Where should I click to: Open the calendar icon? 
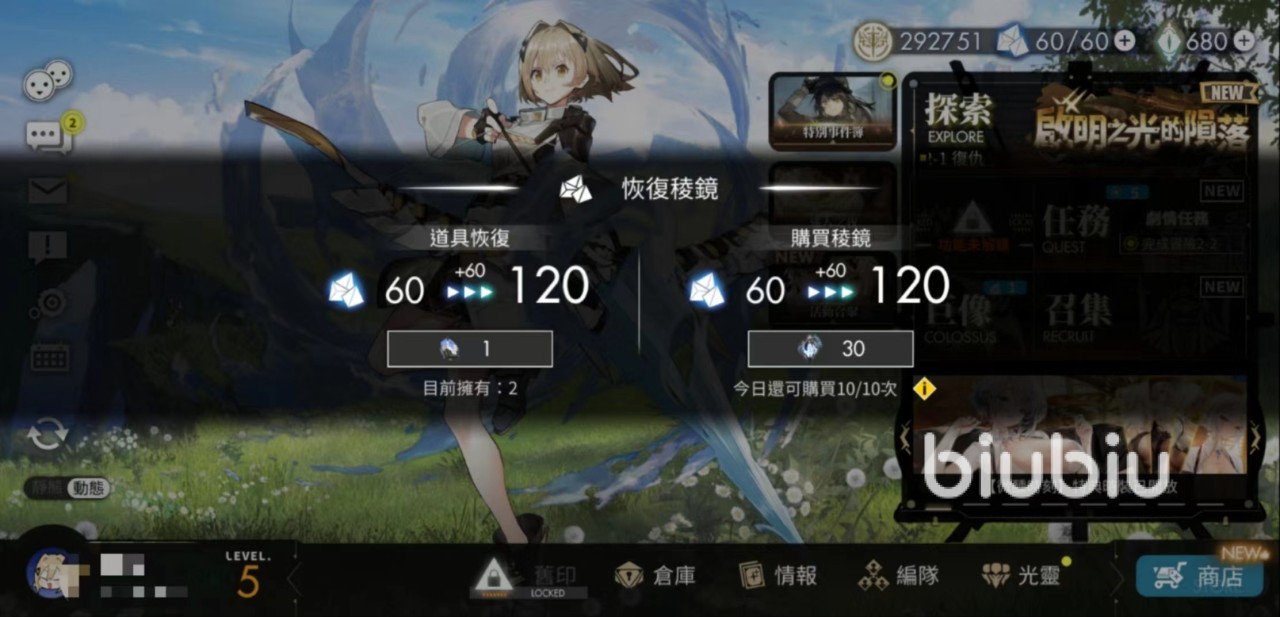pos(47,356)
